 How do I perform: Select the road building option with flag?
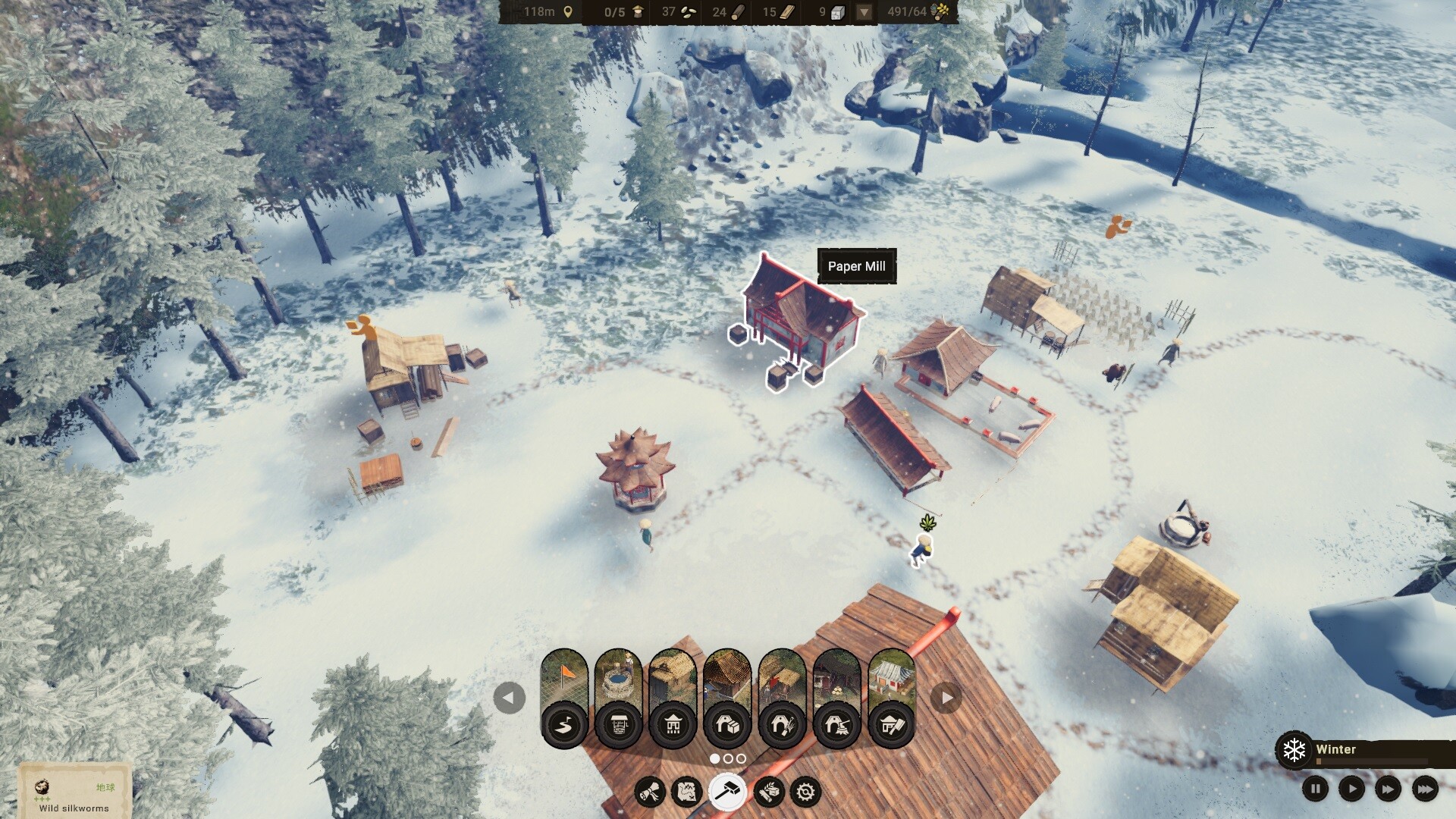[564, 698]
